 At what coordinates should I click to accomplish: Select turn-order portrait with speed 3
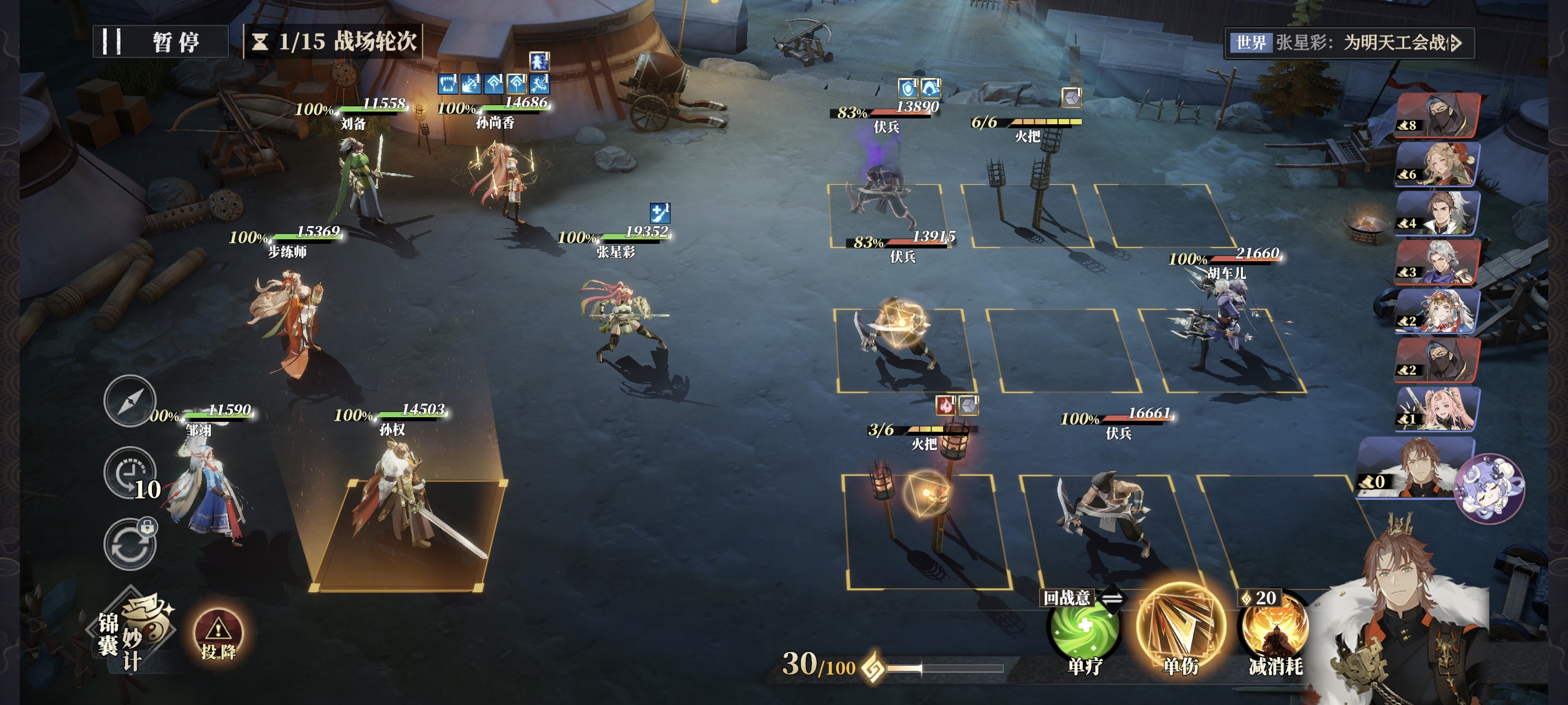[x=1438, y=262]
